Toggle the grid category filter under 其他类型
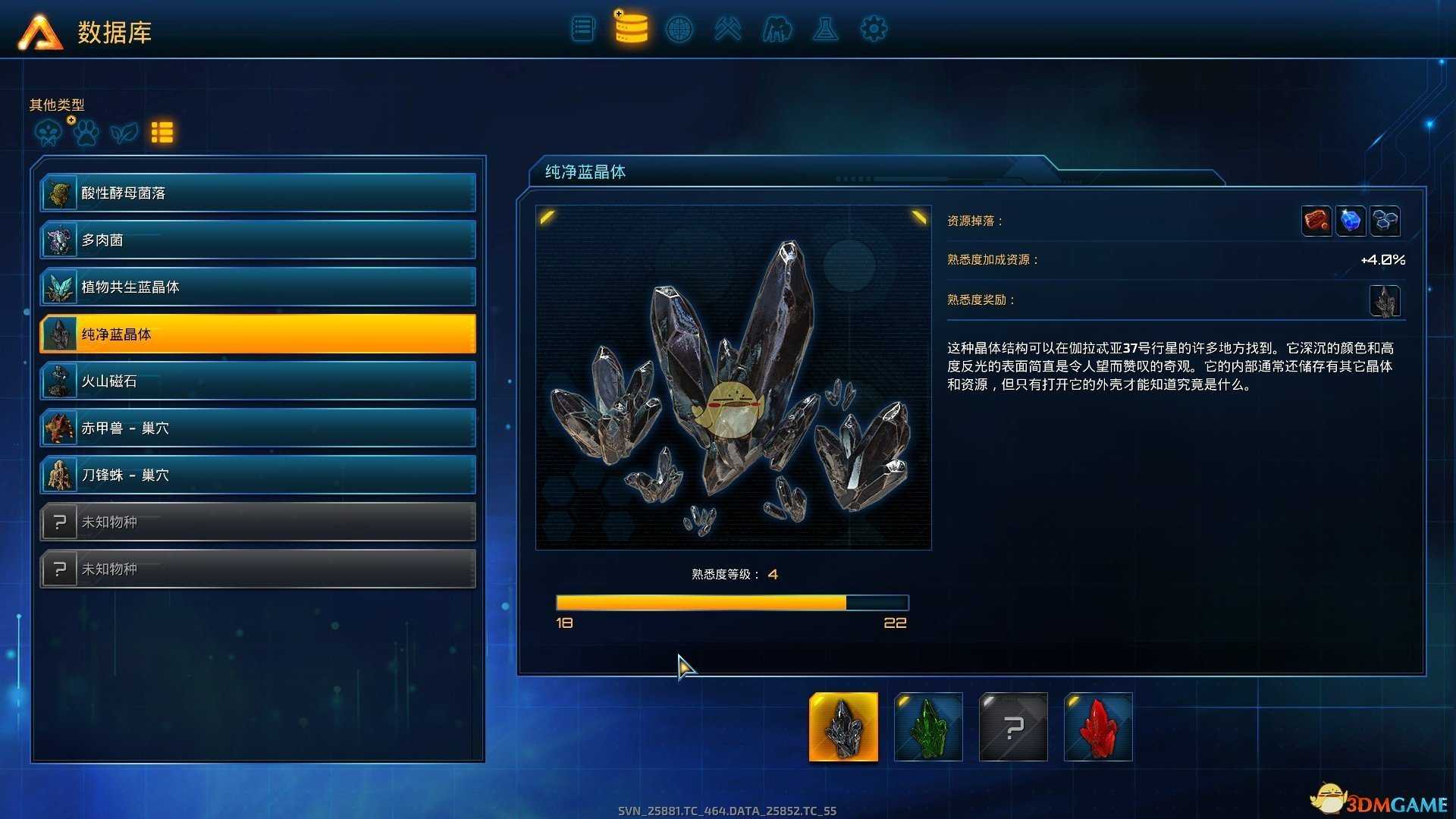The height and width of the screenshot is (819, 1456). (162, 131)
